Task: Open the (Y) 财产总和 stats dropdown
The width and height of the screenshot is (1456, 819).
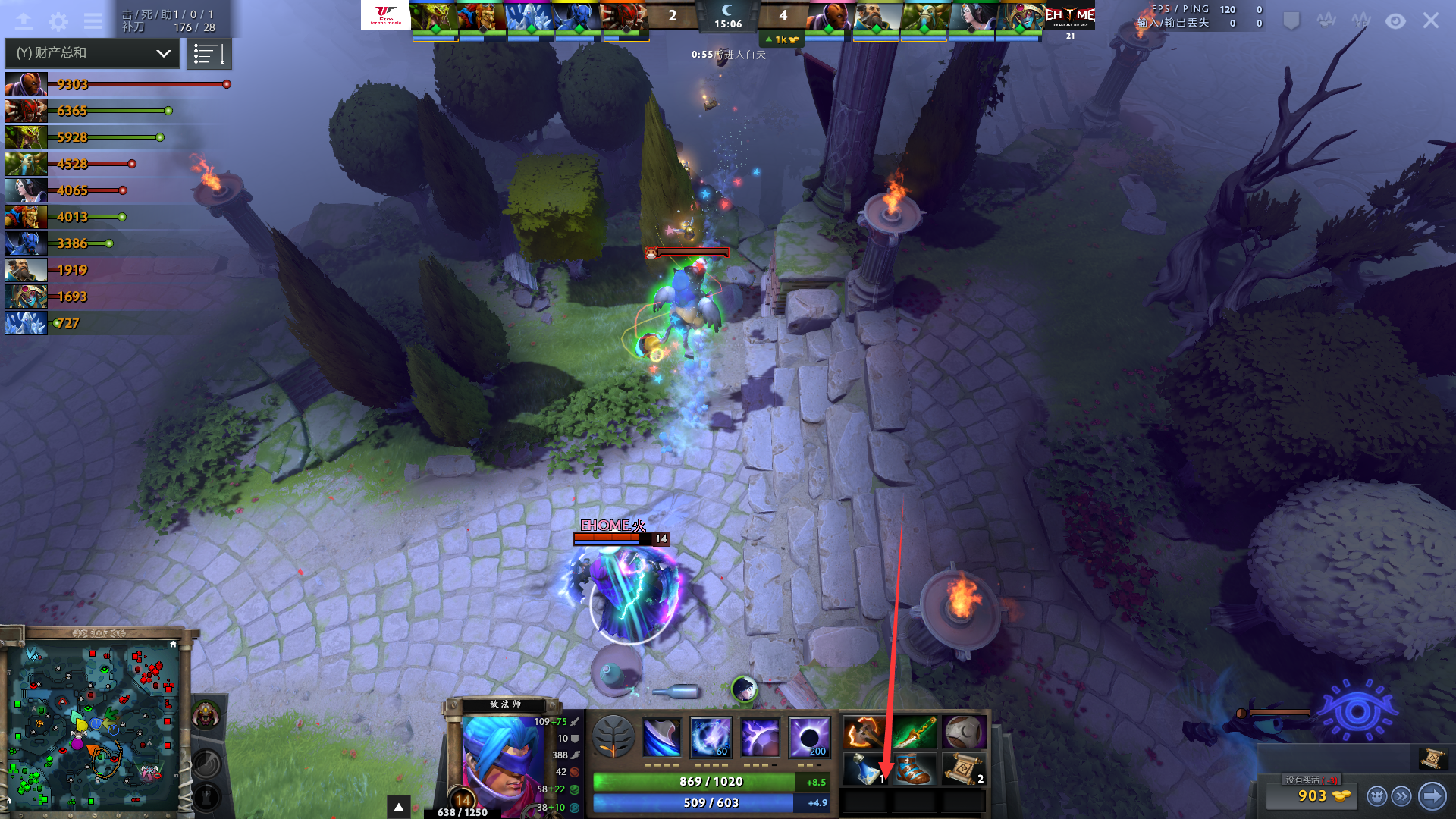Action: pos(91,53)
